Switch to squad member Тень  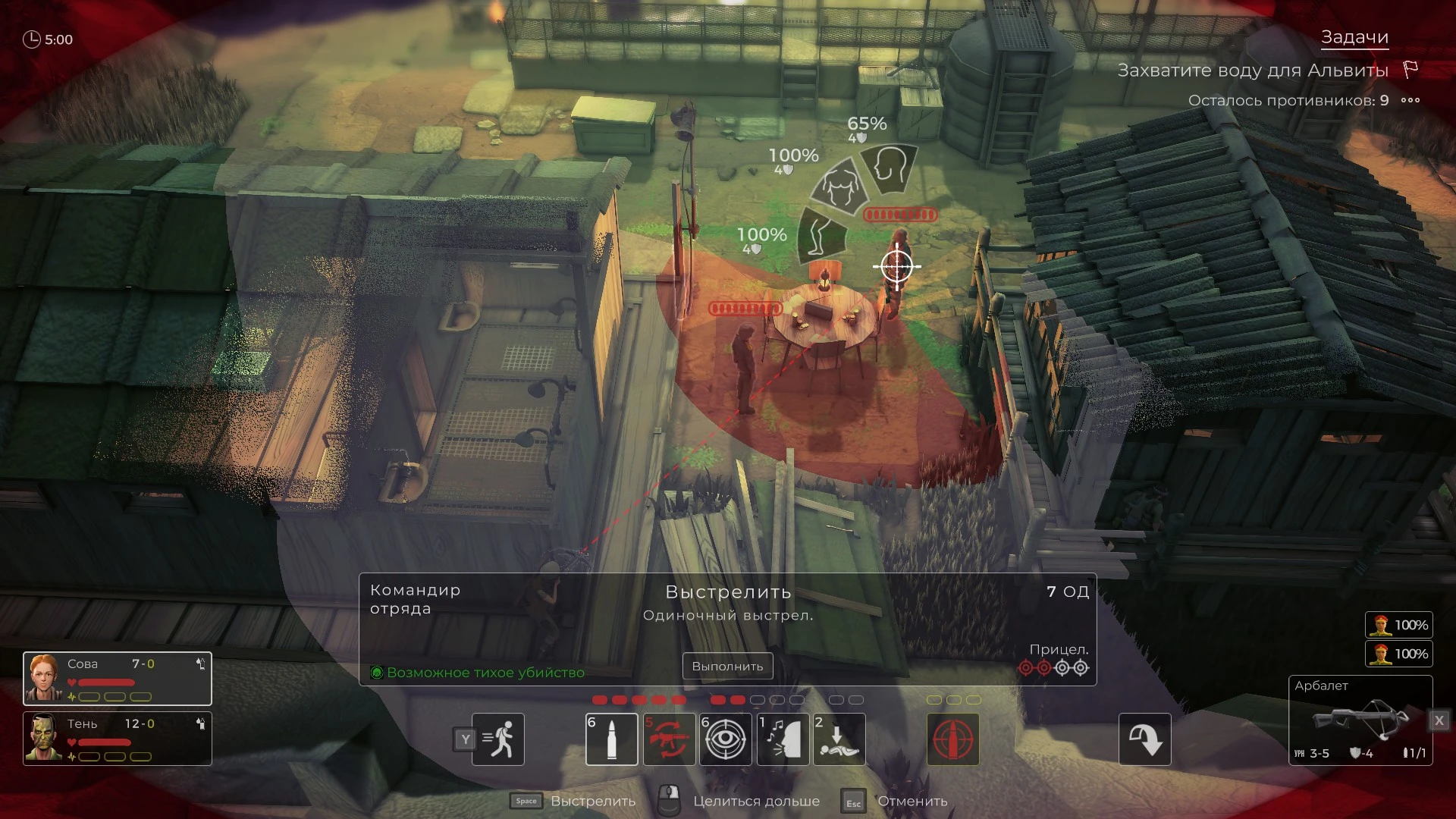click(117, 739)
